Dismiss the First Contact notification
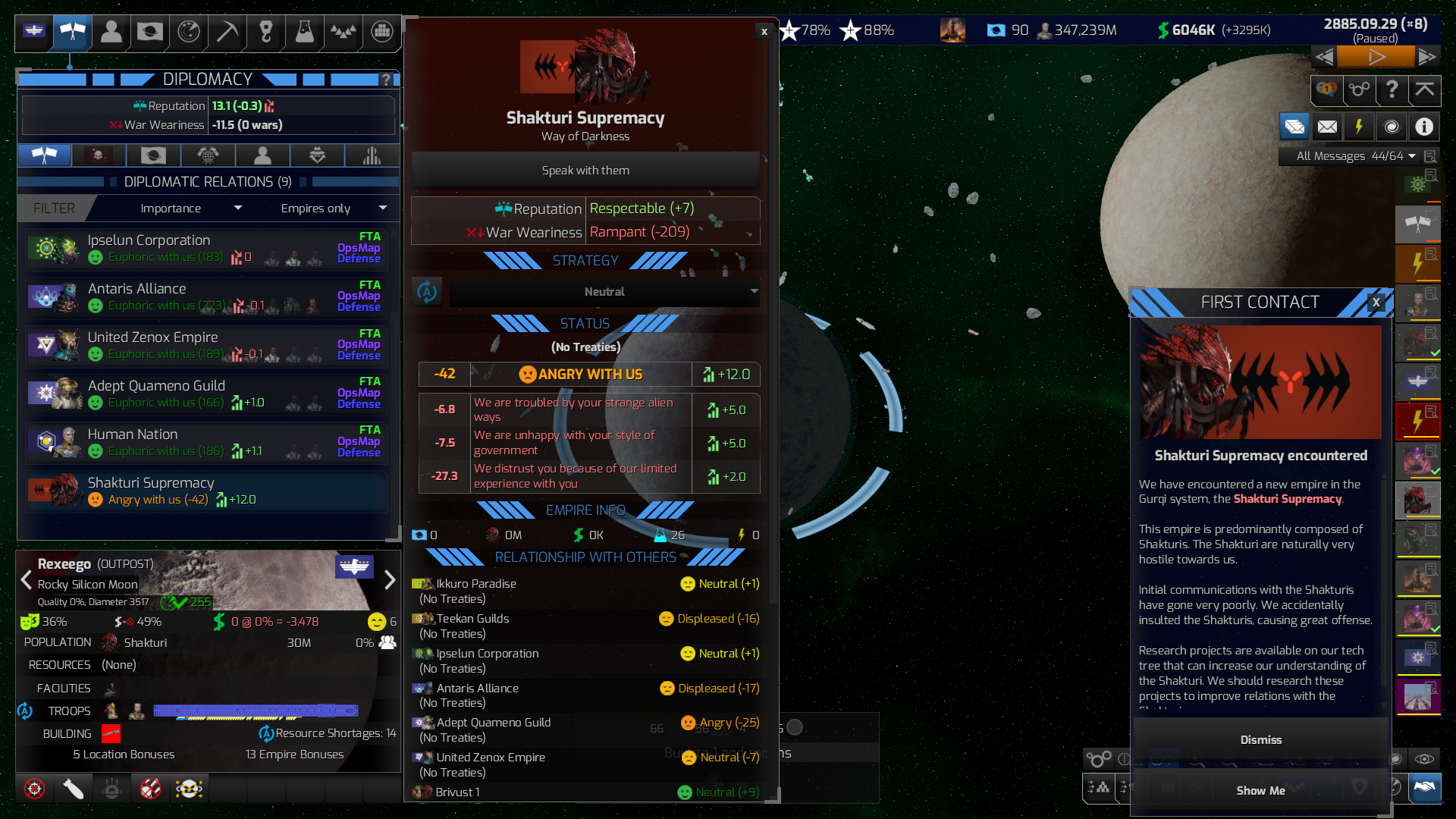 pyautogui.click(x=1260, y=739)
